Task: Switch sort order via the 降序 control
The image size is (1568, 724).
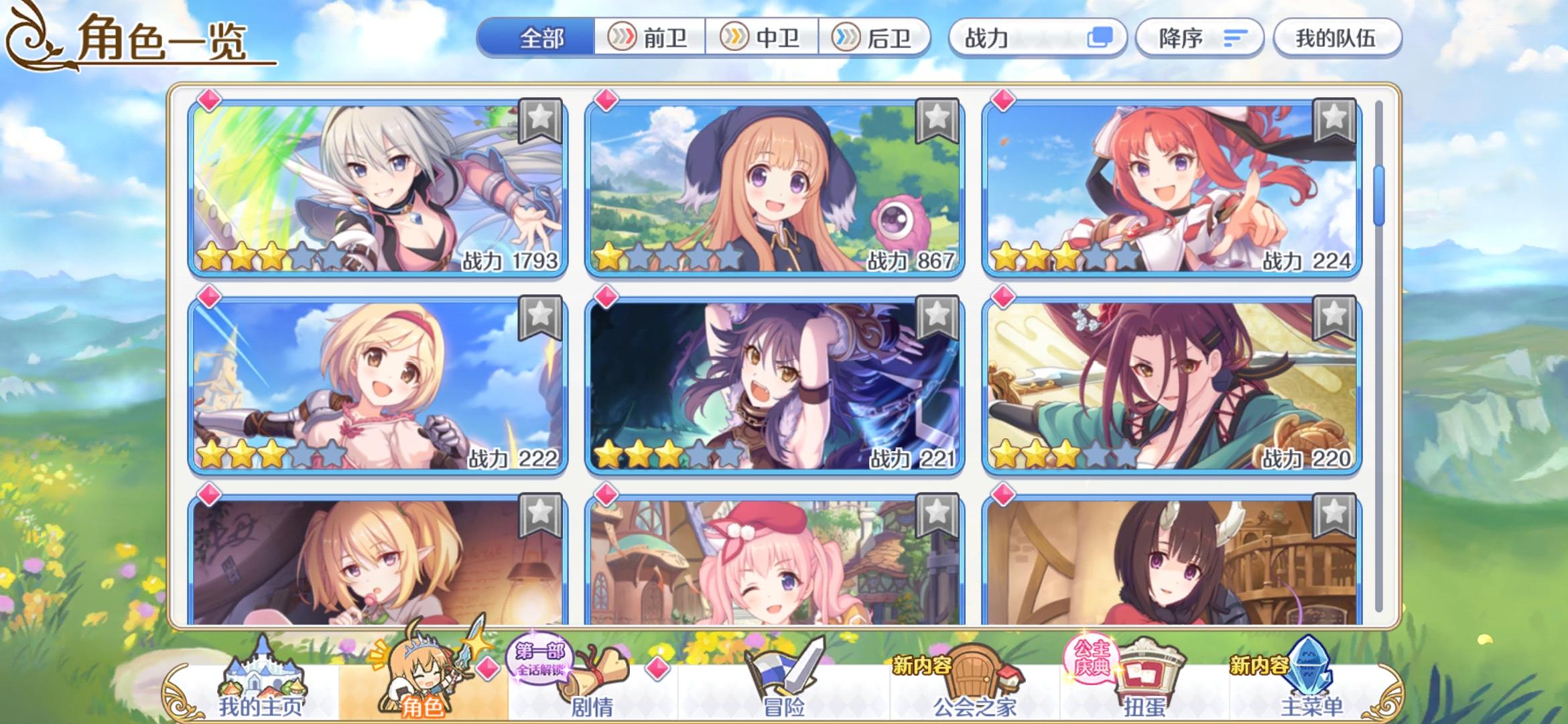Action: (x=1199, y=38)
